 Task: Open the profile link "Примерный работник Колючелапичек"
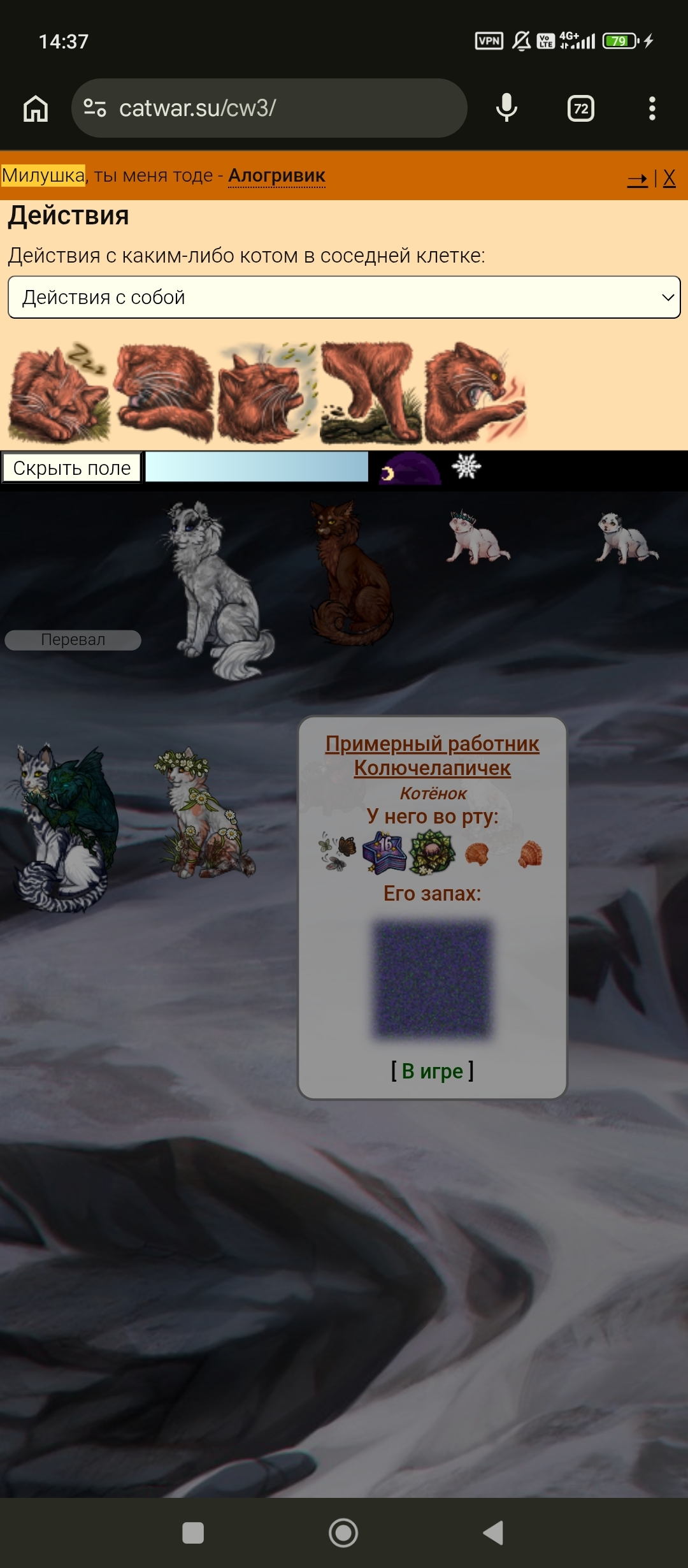point(432,755)
